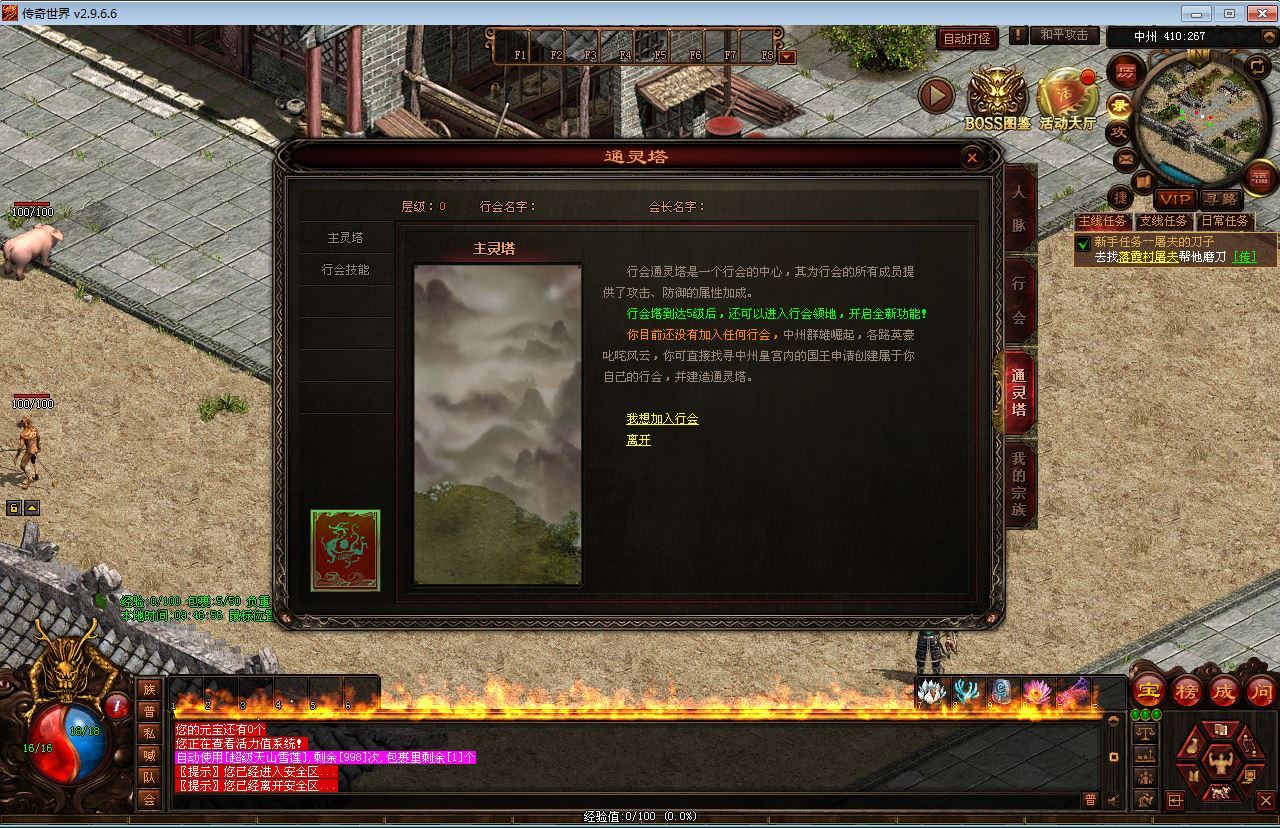Open the 普 chat channel selector
1280x828 pixels.
[1091, 800]
